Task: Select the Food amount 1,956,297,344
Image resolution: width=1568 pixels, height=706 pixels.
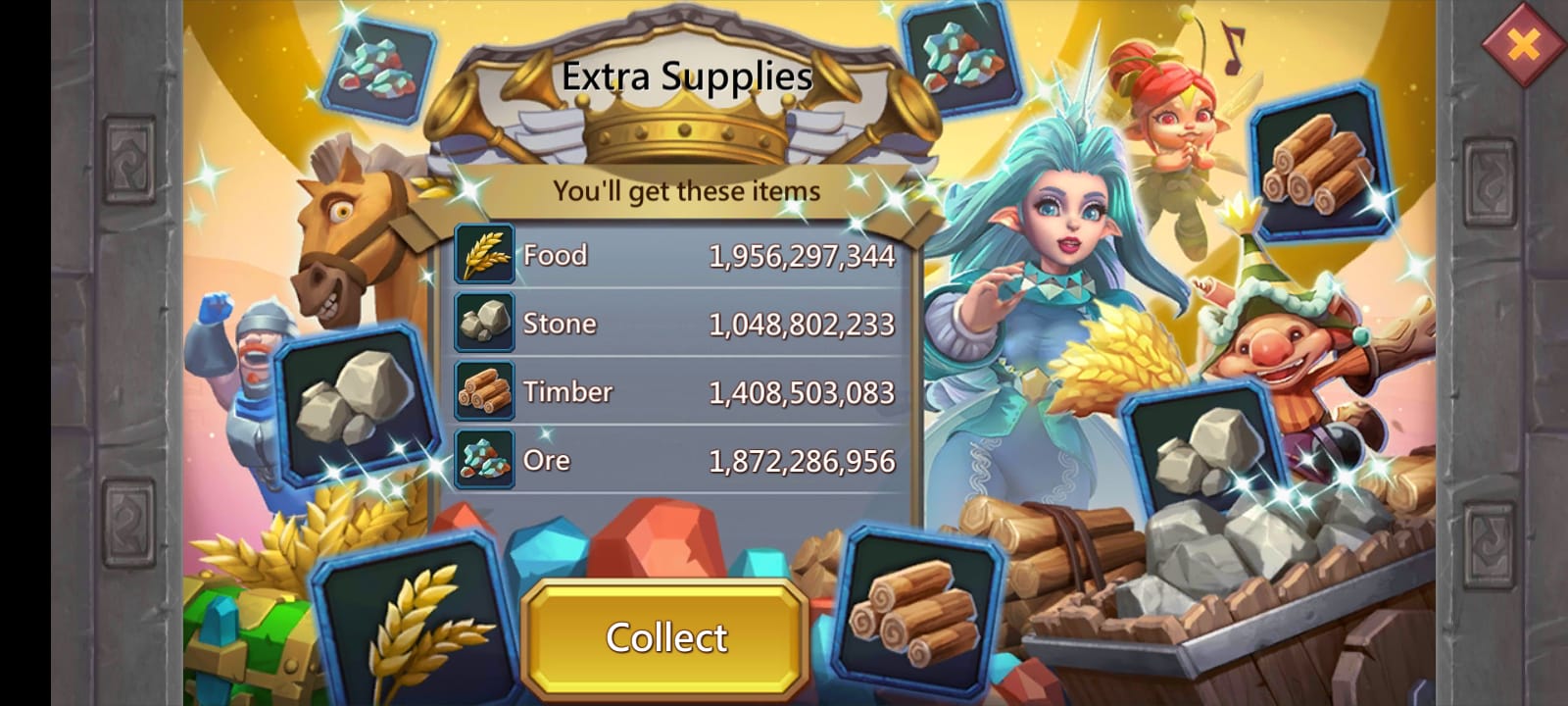Action: [802, 255]
